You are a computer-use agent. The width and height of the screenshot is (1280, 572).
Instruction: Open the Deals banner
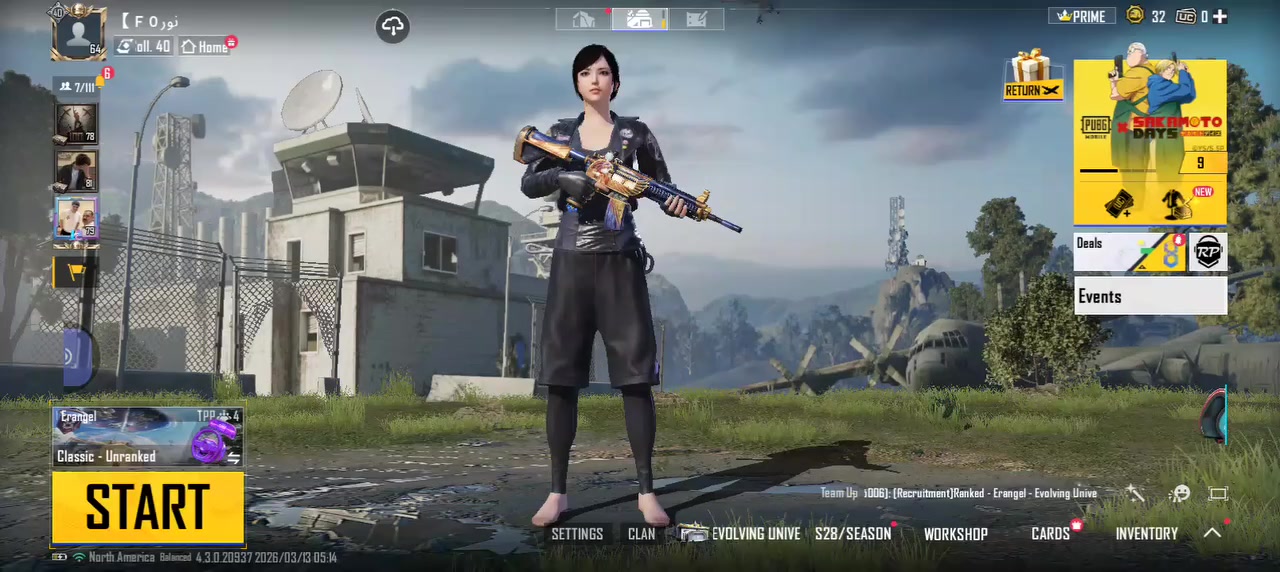[x=1128, y=252]
